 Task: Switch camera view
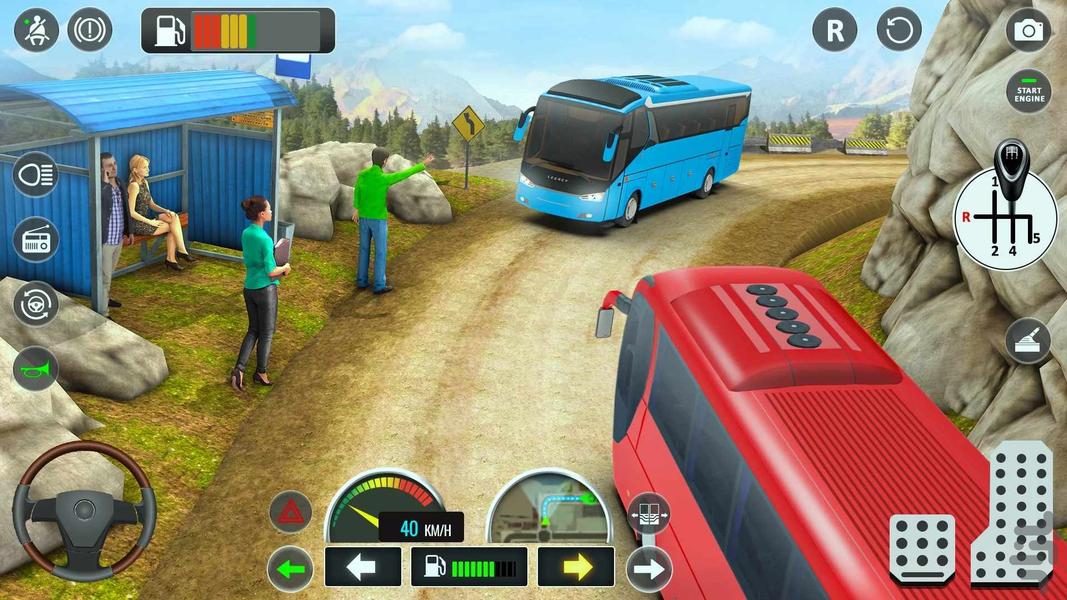[1028, 30]
